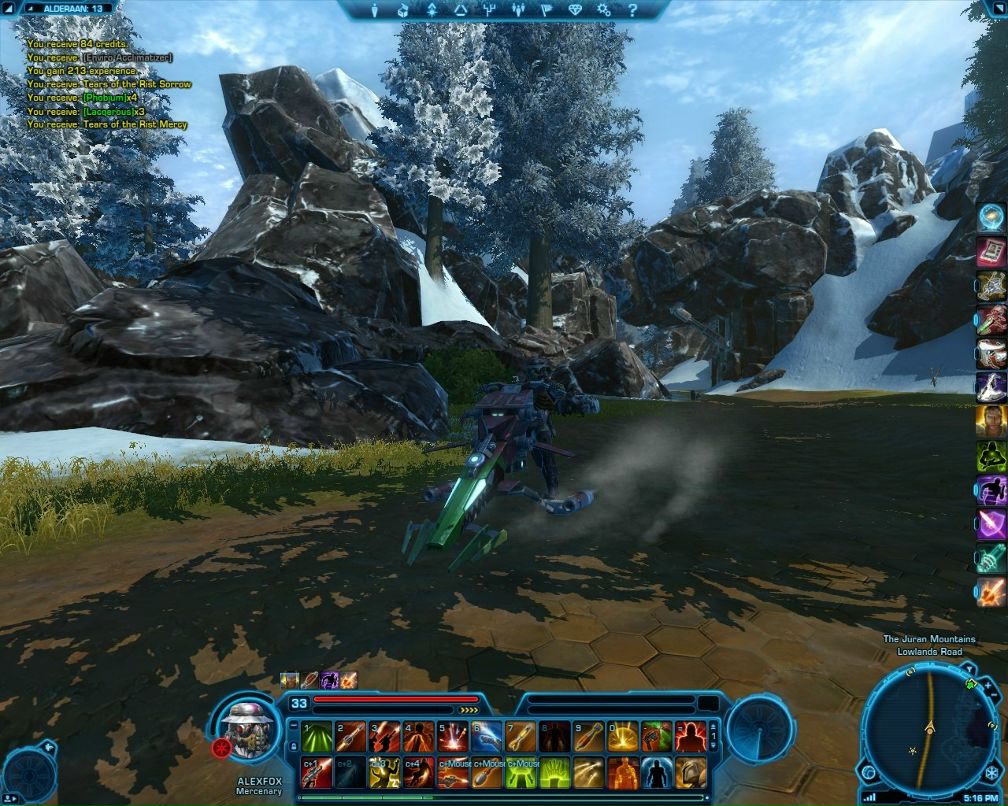Select the helmet icon at lower bar's end
Viewport: 1008px width, 806px height.
point(690,773)
